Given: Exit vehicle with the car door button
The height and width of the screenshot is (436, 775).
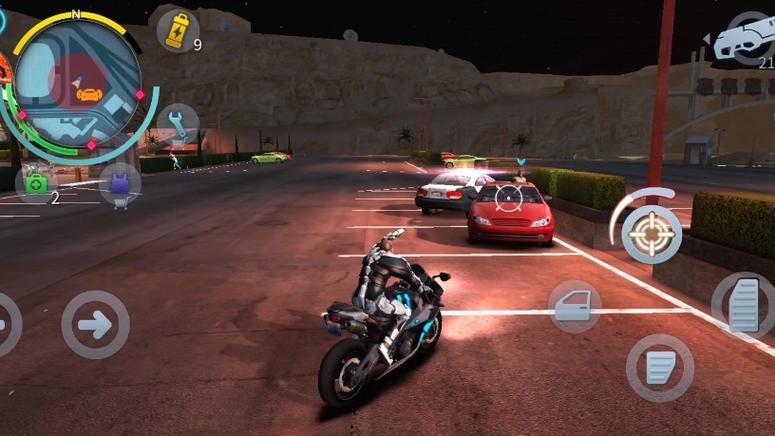Looking at the screenshot, I should (x=574, y=306).
